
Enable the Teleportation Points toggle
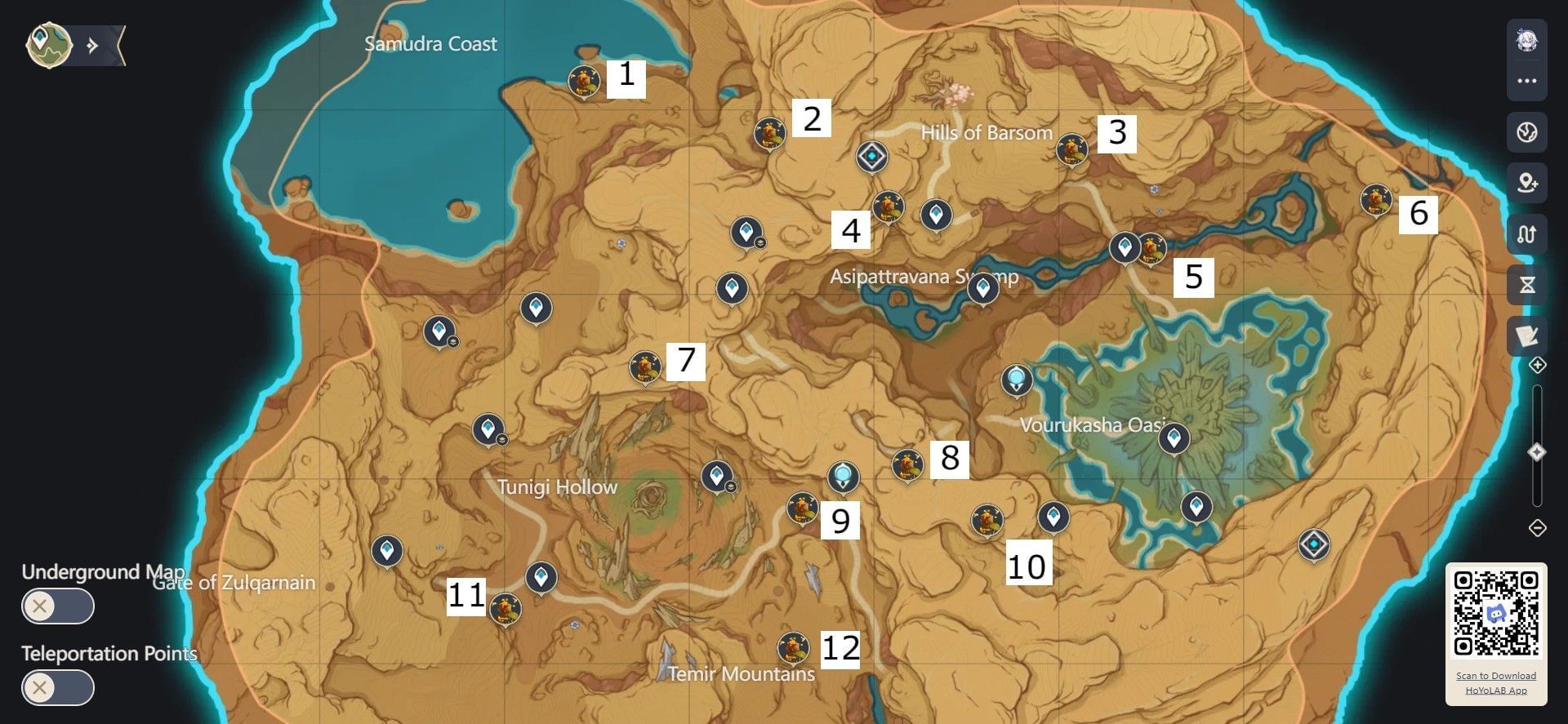tap(57, 688)
